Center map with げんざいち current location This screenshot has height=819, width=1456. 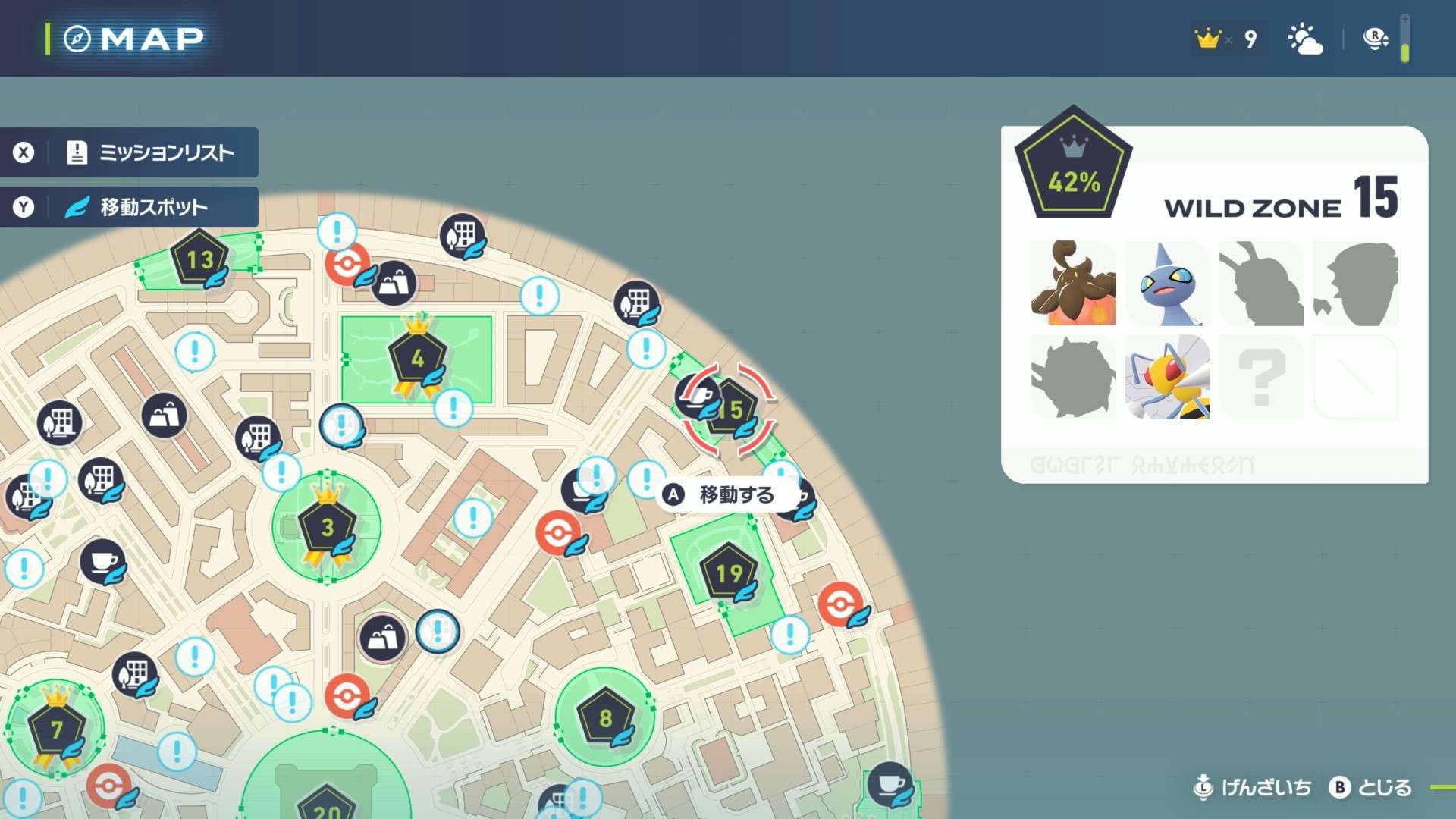click(1253, 788)
